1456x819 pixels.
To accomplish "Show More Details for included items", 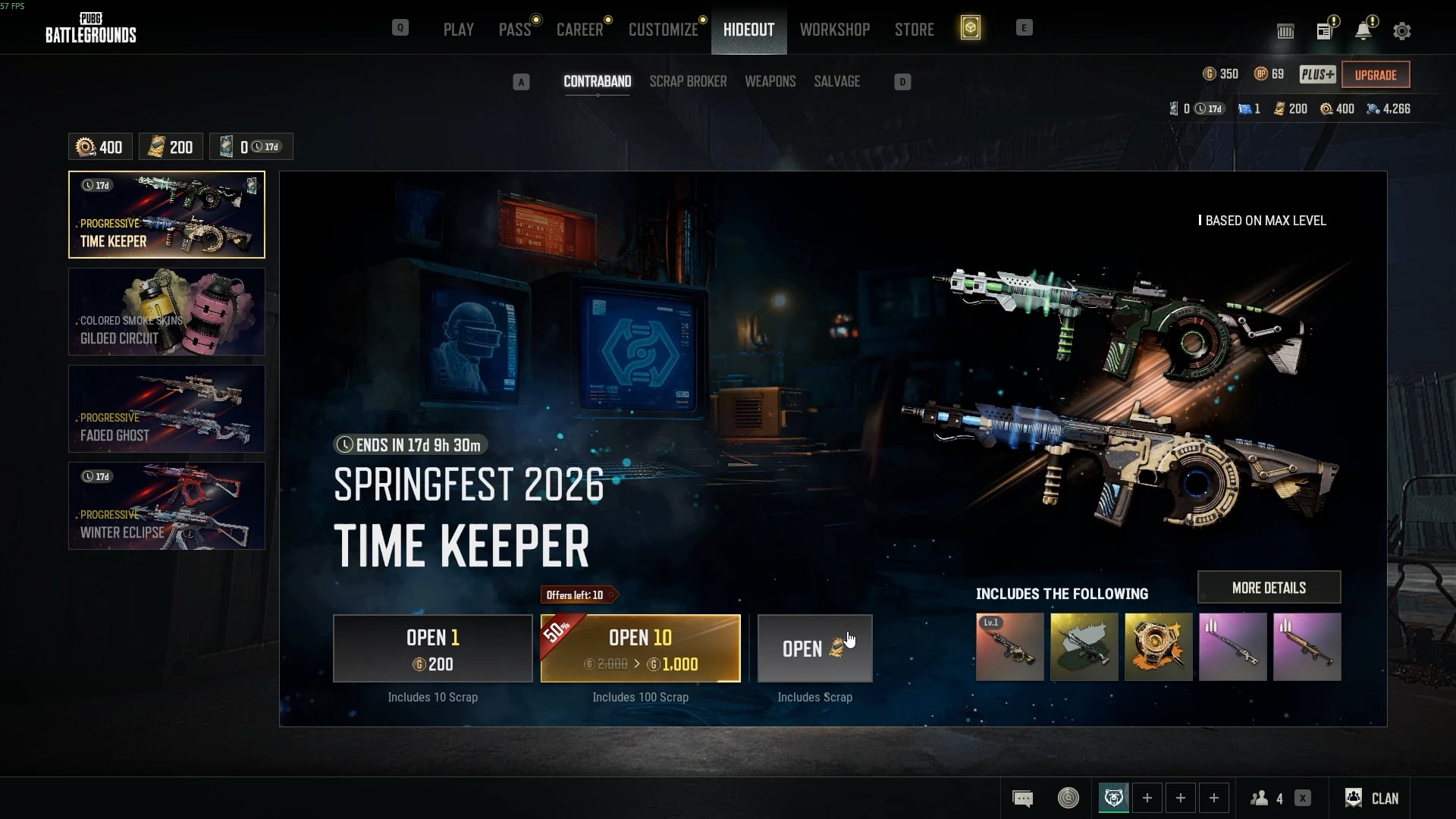I will click(1269, 588).
